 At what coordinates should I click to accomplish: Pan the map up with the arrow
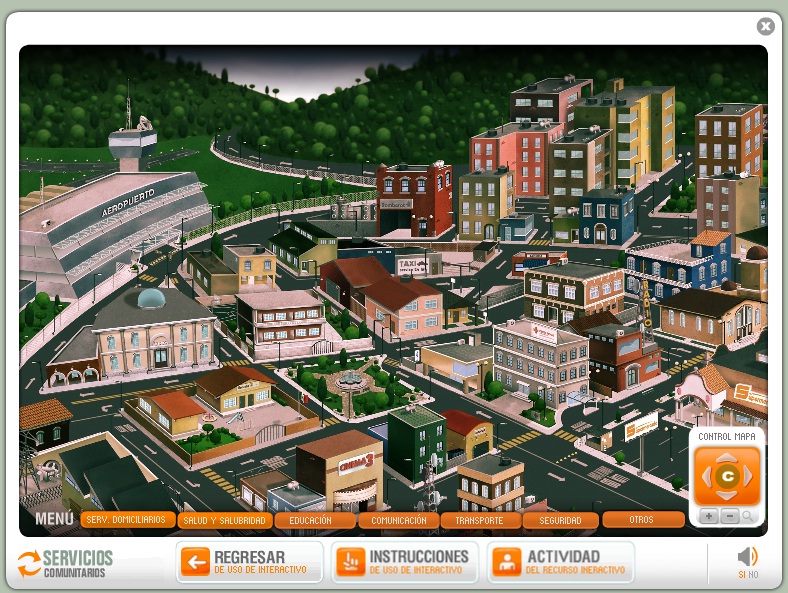[x=727, y=456]
